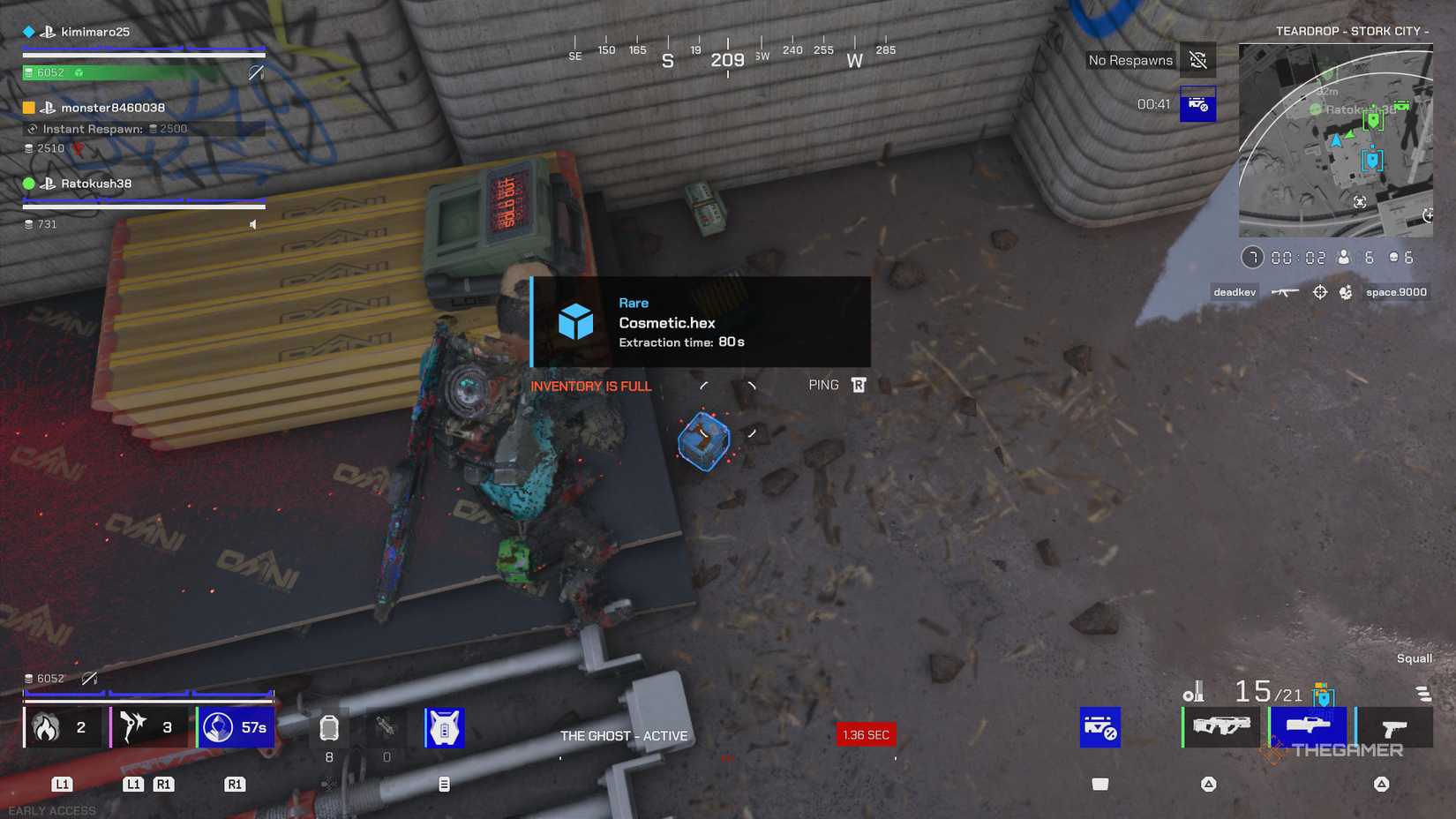The width and height of the screenshot is (1456, 819).
Task: Select the armor plate icon showing 8
Action: (329, 727)
